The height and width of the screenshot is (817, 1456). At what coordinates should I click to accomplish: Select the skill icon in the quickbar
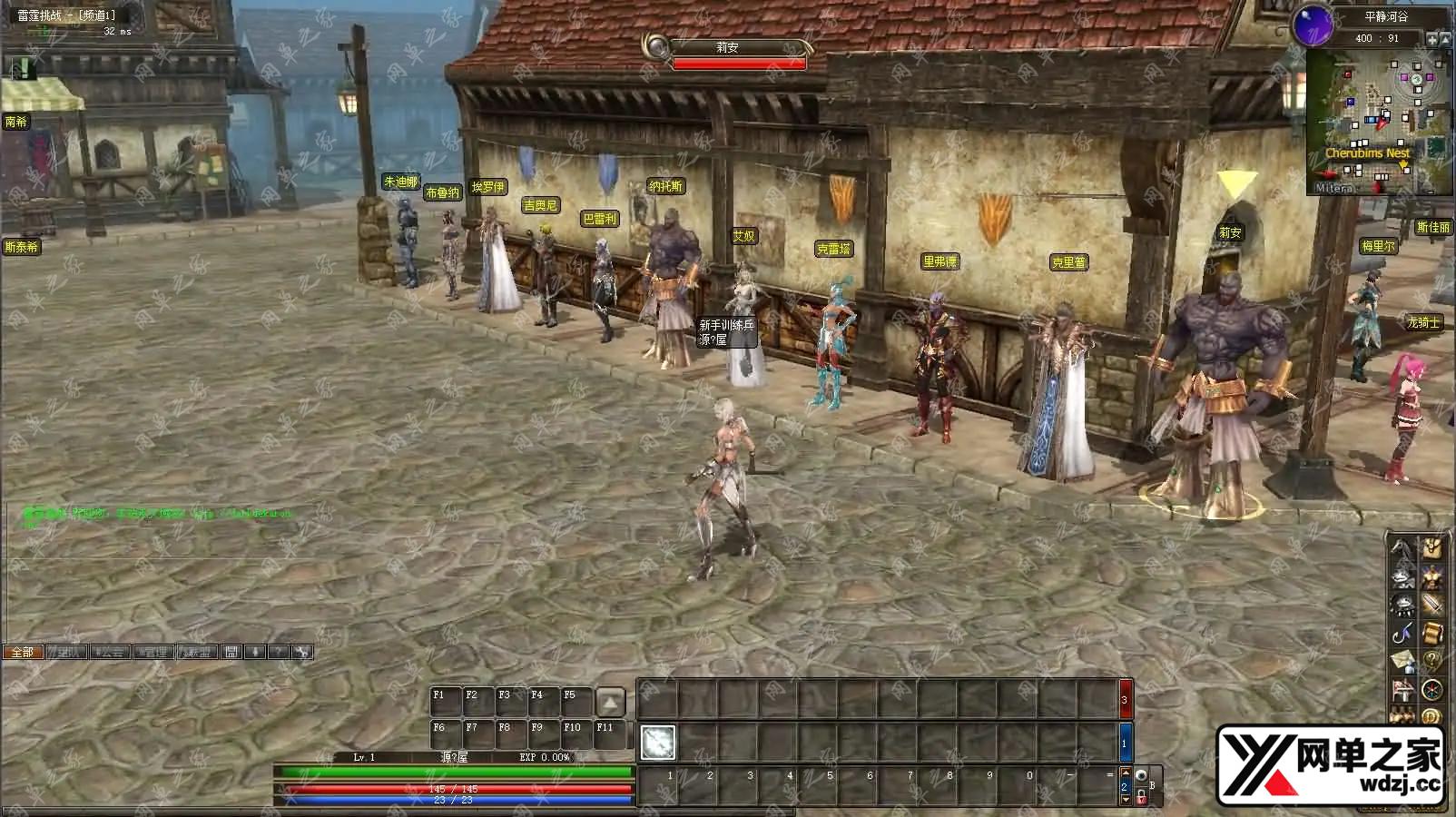pos(657,743)
